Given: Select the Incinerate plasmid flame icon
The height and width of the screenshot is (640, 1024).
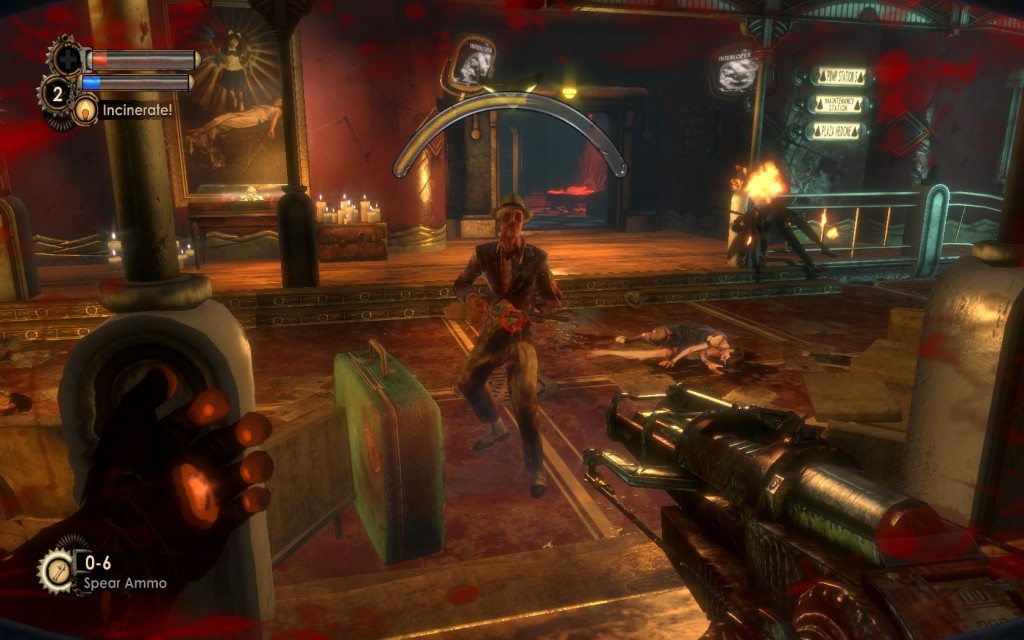Looking at the screenshot, I should point(85,109).
